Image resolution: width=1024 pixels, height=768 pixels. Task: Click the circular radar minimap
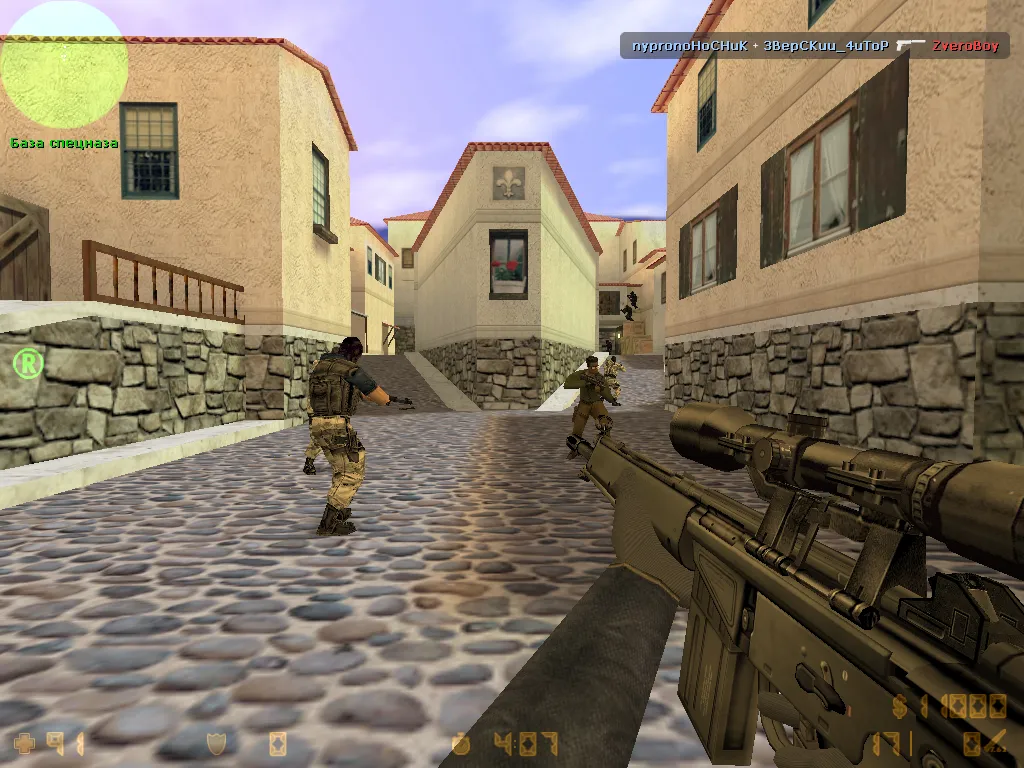point(63,65)
